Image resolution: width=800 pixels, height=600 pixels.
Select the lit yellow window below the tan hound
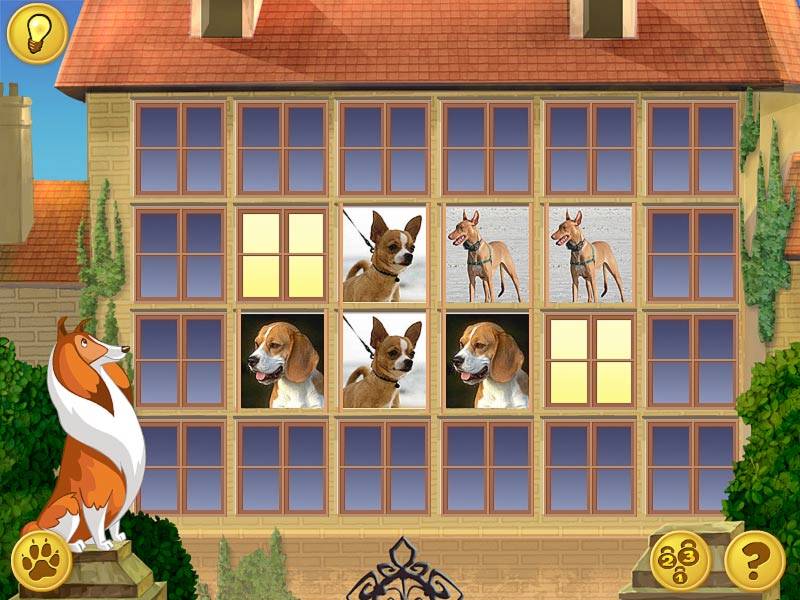590,361
